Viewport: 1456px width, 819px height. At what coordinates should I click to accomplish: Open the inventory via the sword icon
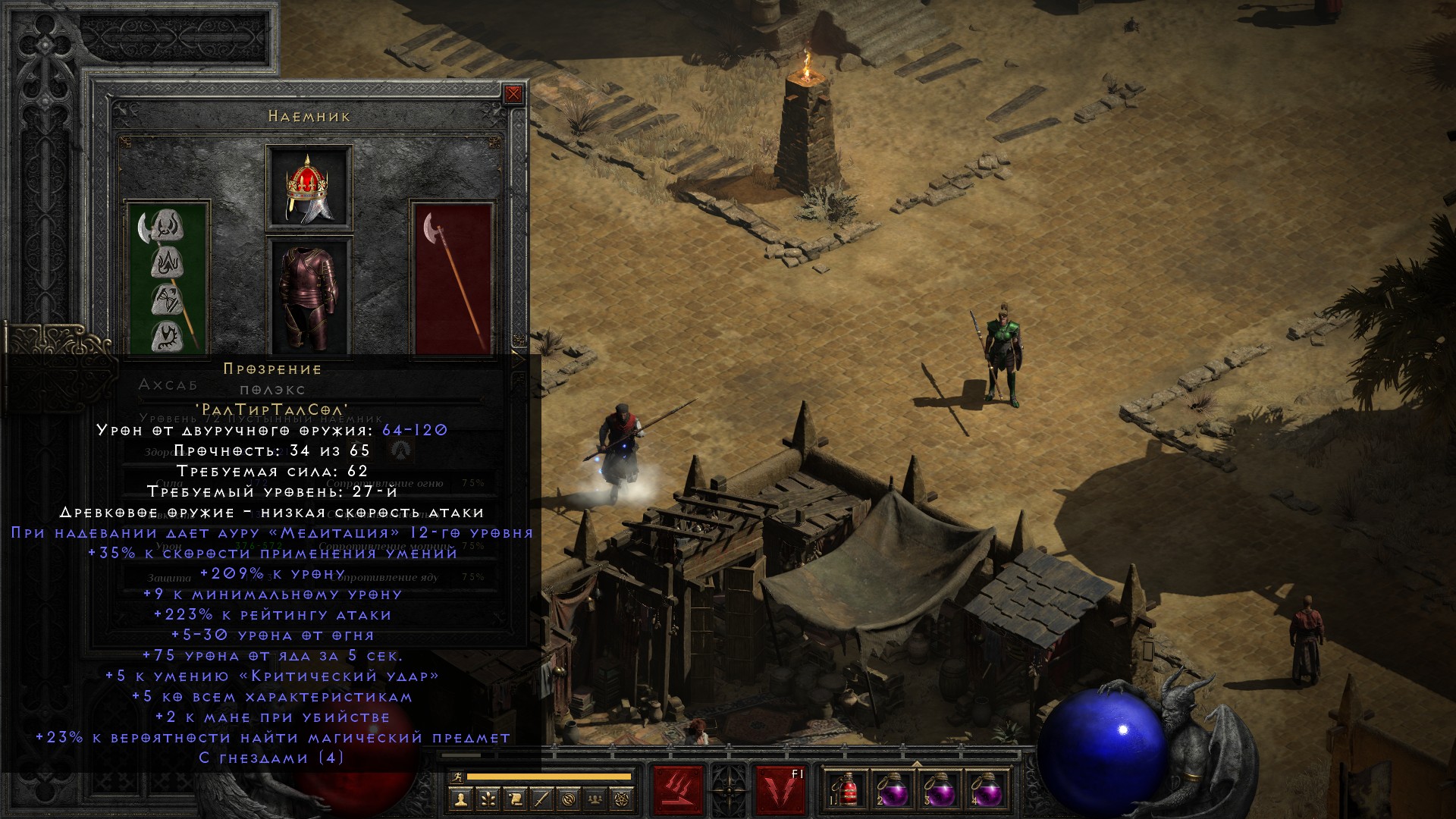coord(541,799)
